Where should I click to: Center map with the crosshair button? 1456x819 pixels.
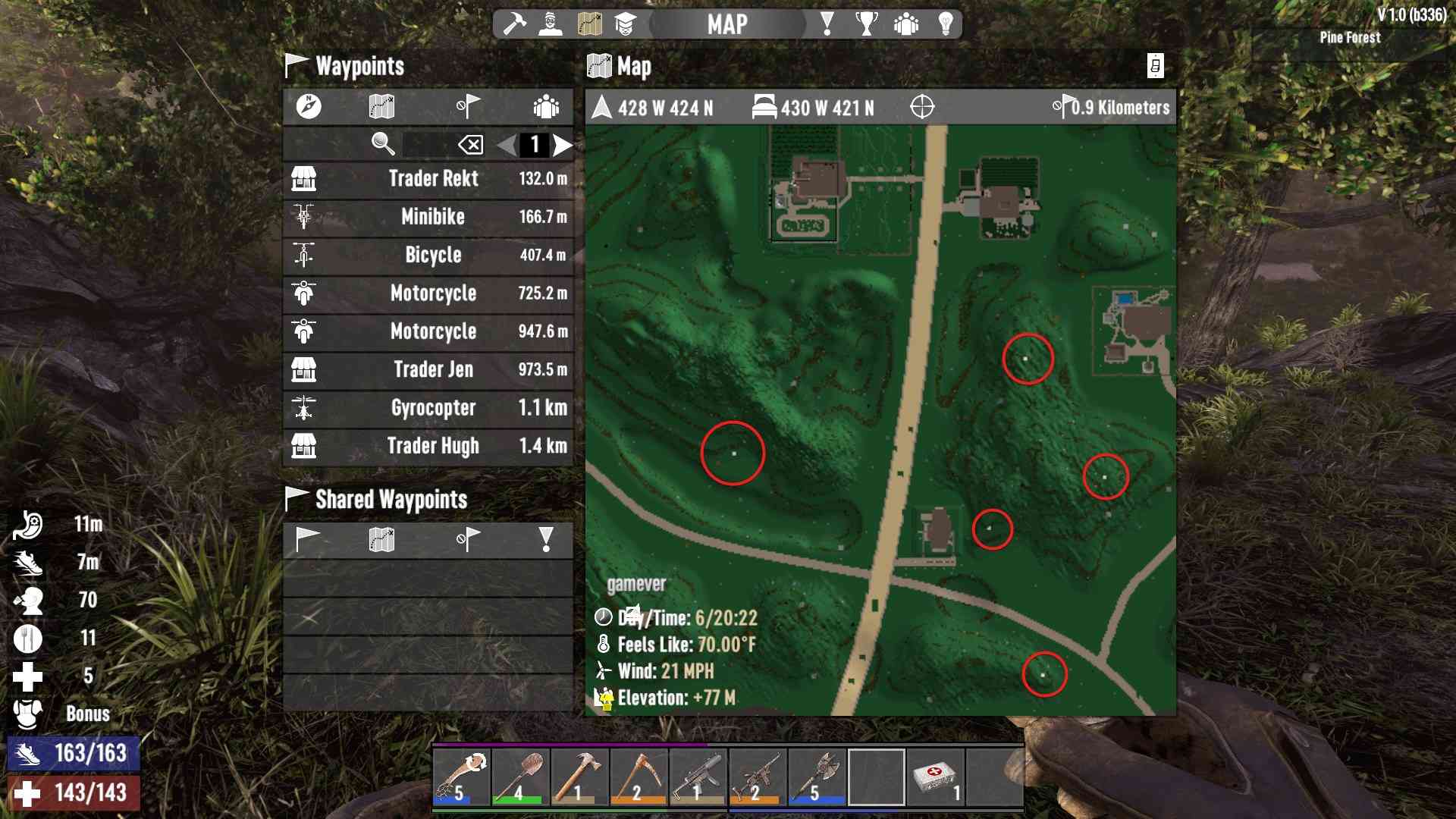click(922, 108)
